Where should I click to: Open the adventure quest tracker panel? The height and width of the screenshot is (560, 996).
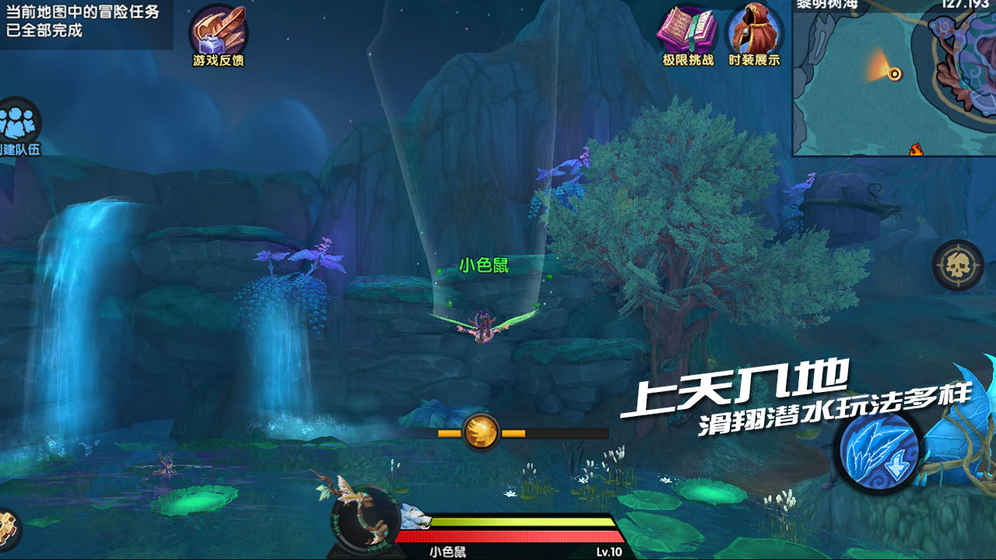[85, 22]
